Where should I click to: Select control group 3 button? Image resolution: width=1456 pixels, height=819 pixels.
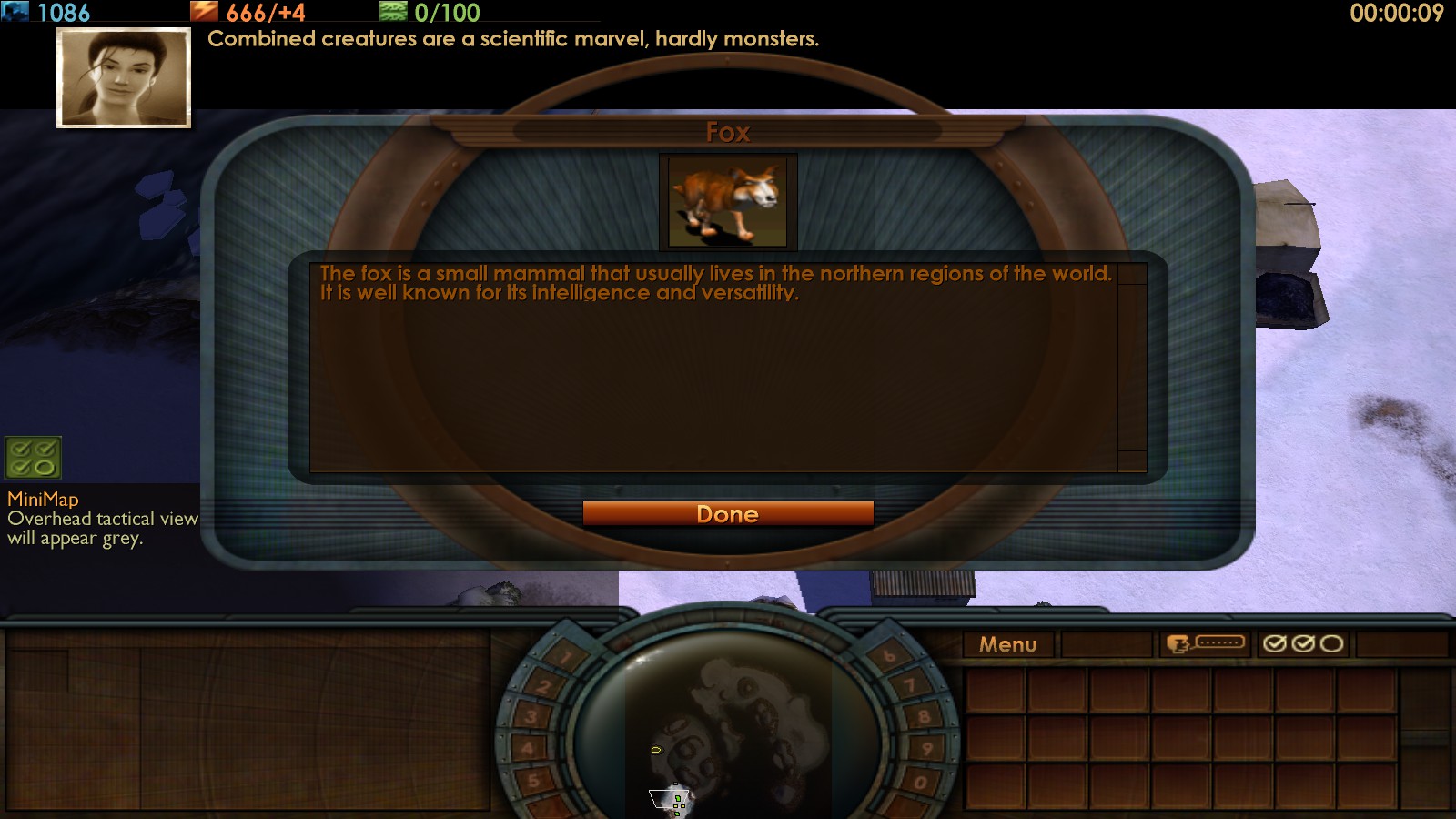click(x=531, y=717)
